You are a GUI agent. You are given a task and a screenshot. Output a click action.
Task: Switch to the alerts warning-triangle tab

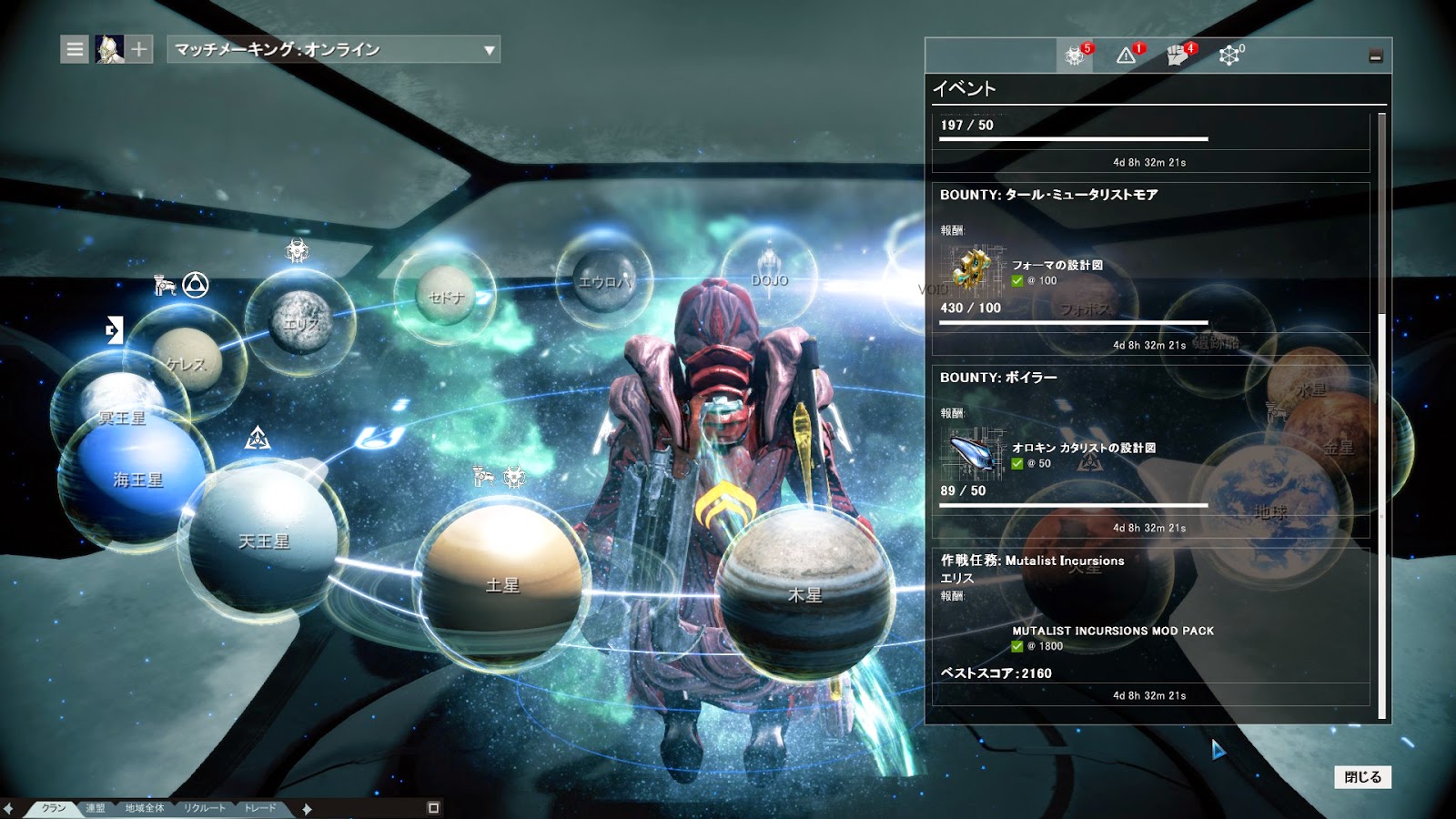[x=1127, y=56]
